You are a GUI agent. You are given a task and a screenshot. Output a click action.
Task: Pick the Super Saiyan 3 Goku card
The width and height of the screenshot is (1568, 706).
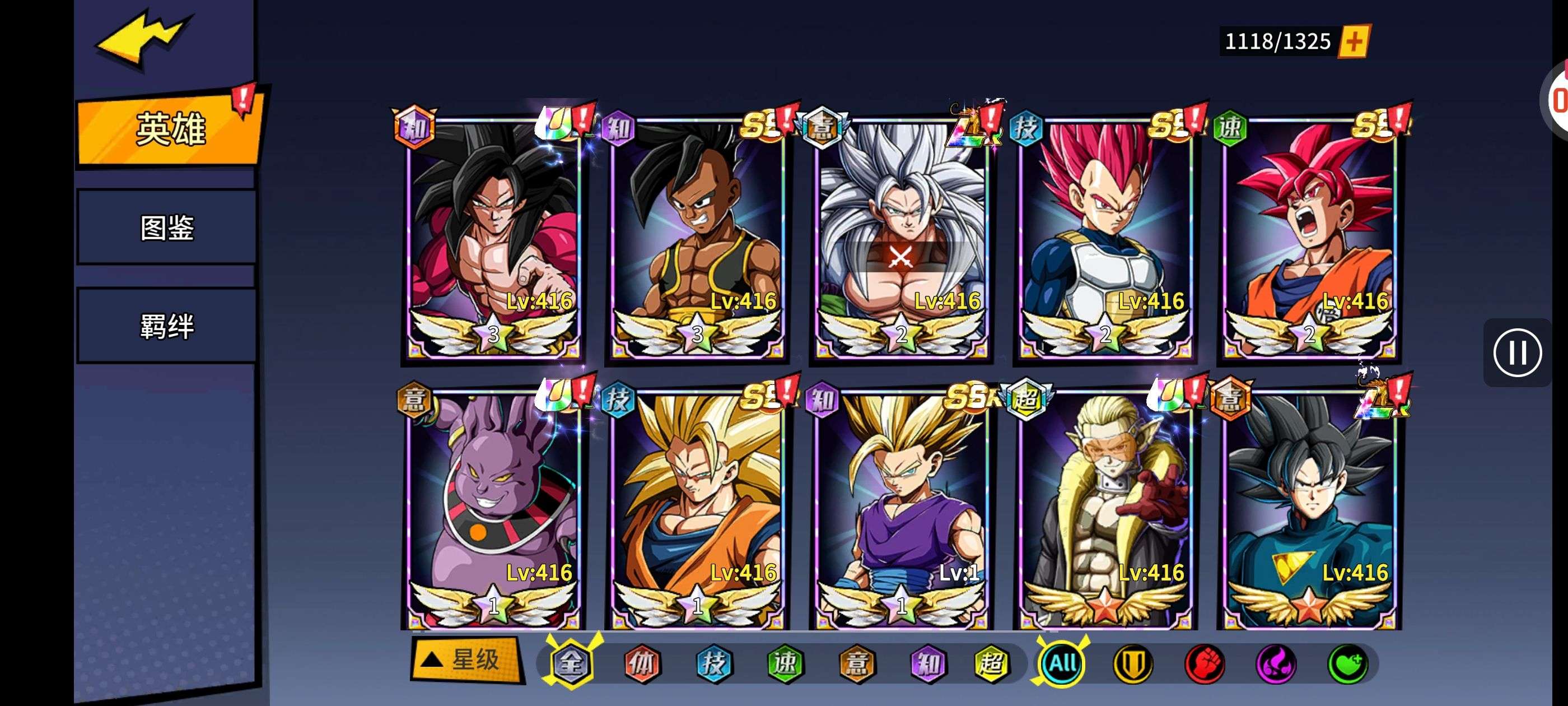[697, 509]
